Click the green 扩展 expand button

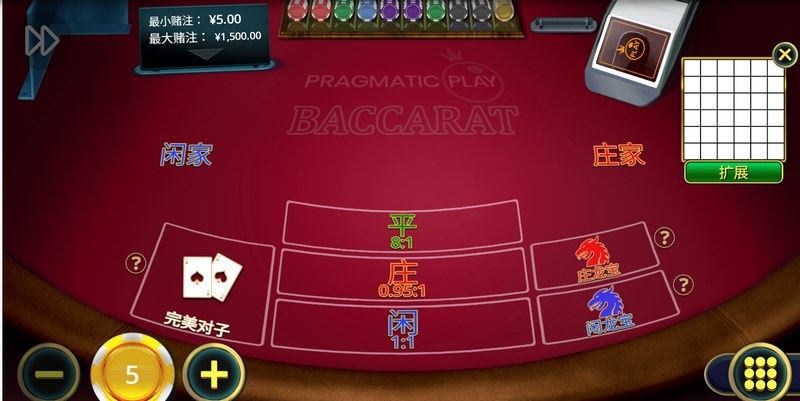[x=733, y=172]
